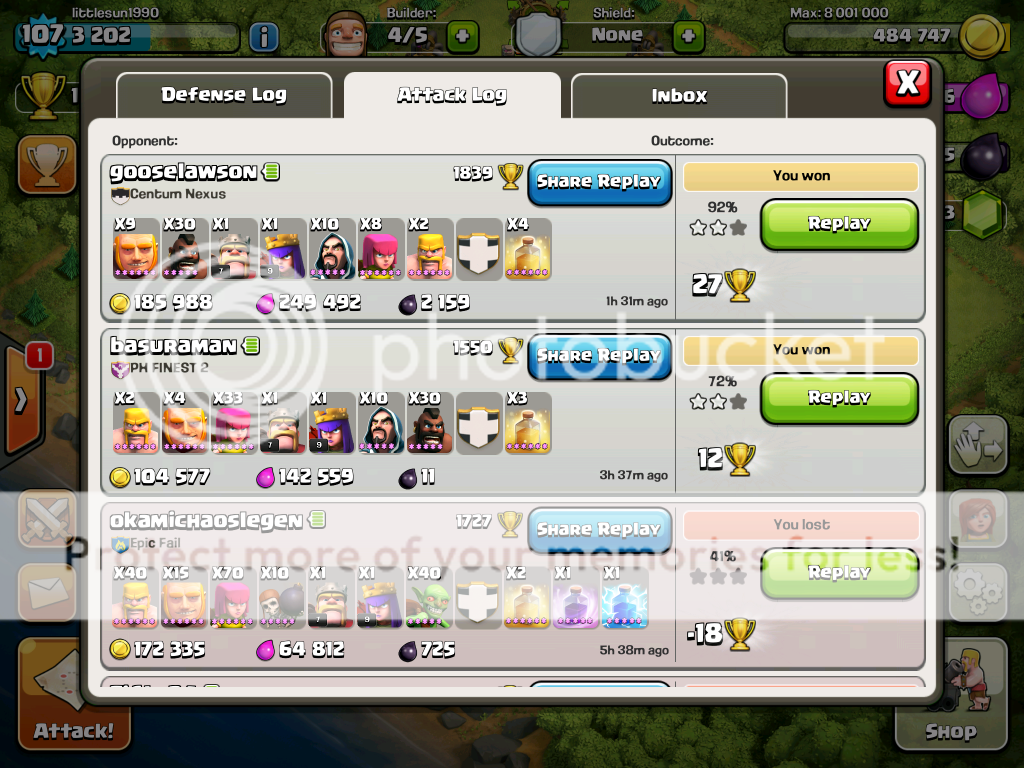1024x768 pixels.
Task: Open gooselawson's player profile
Action: tap(183, 172)
